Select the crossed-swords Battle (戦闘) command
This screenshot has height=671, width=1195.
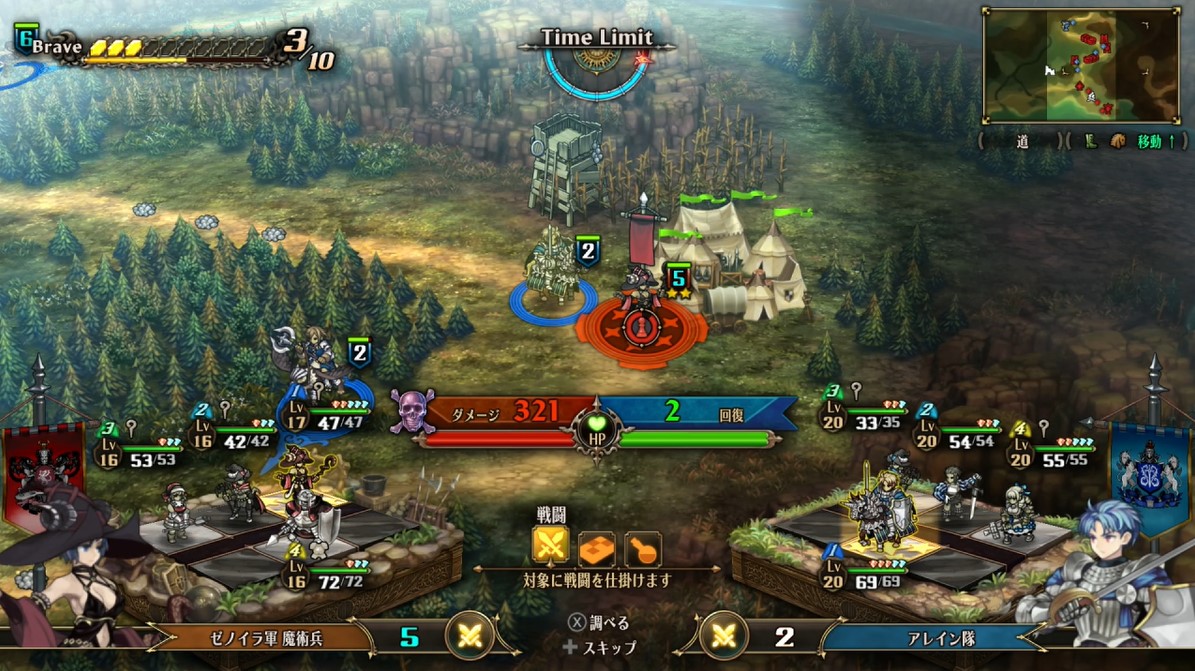[x=550, y=545]
